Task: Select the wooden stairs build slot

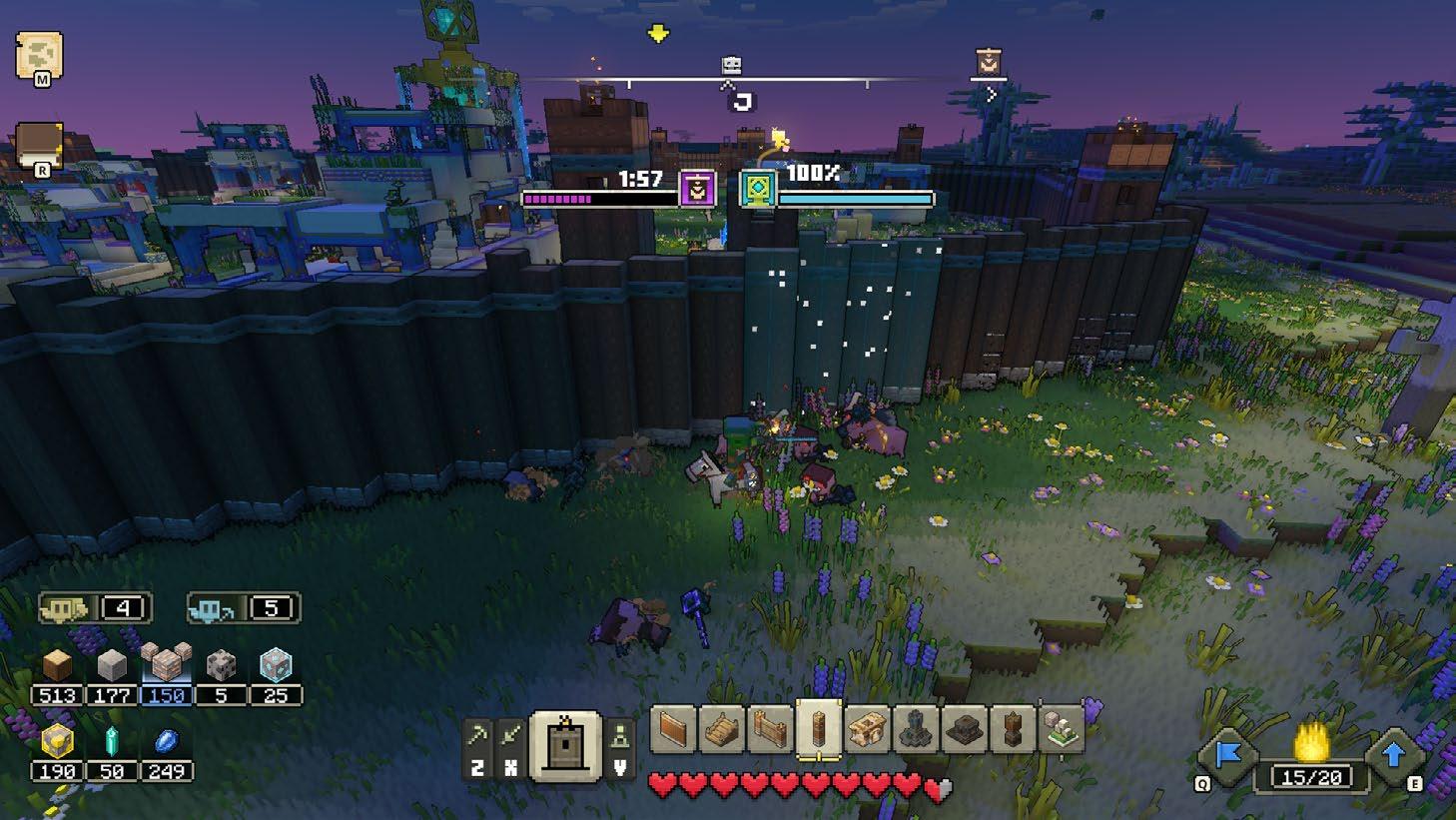Action: tap(721, 728)
